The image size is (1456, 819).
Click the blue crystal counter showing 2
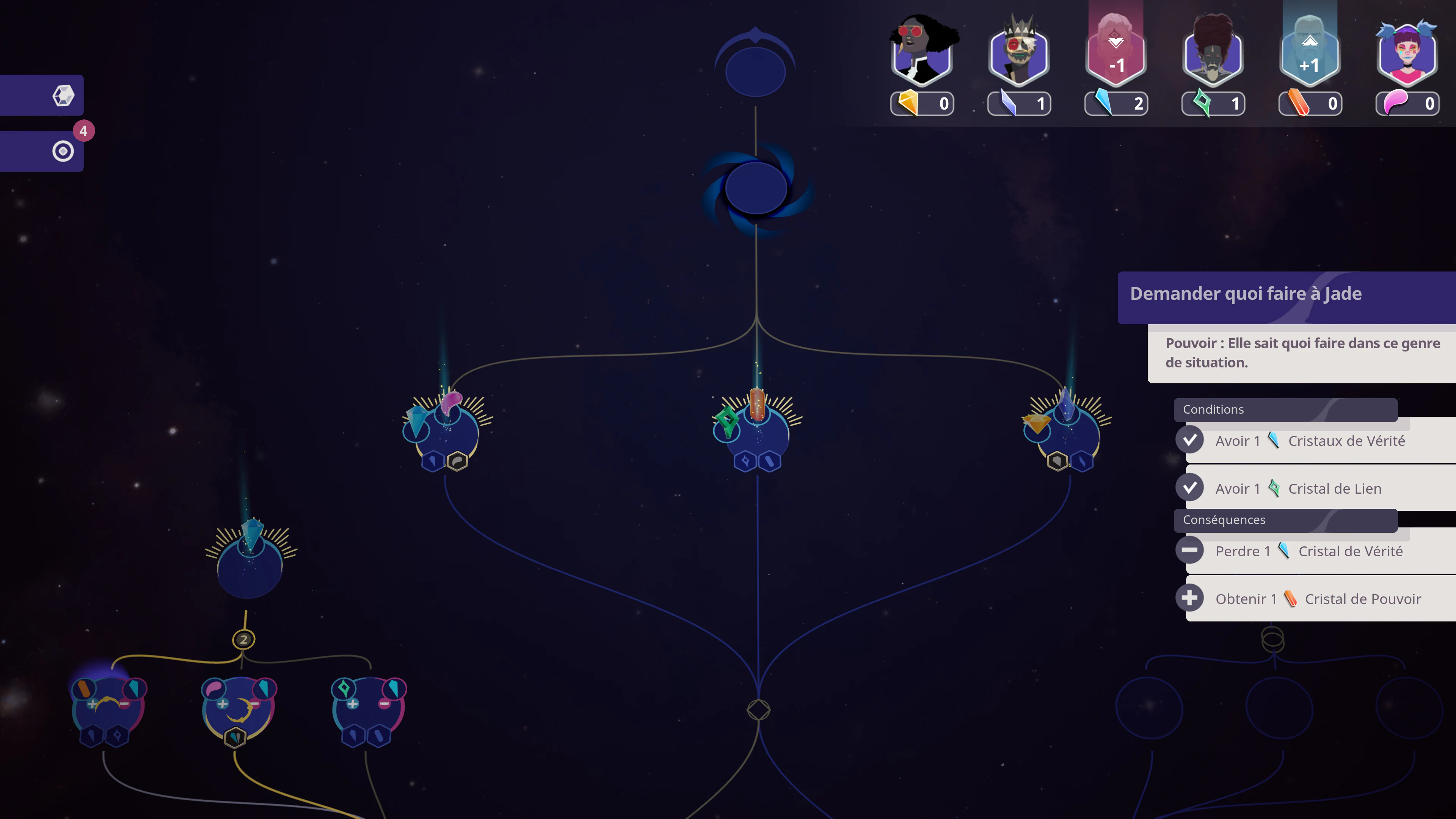pos(1116,104)
